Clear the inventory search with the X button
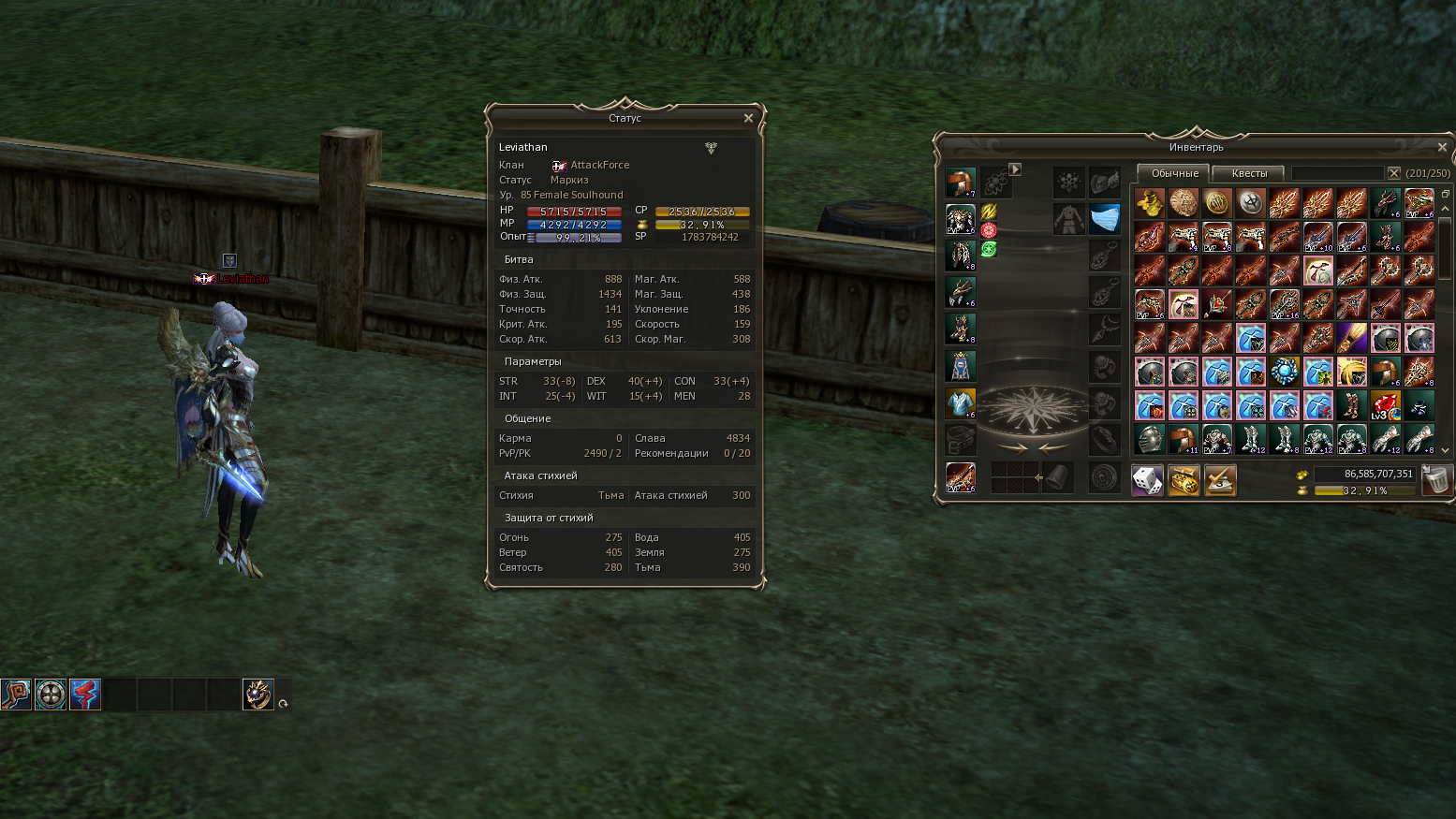 click(1393, 173)
